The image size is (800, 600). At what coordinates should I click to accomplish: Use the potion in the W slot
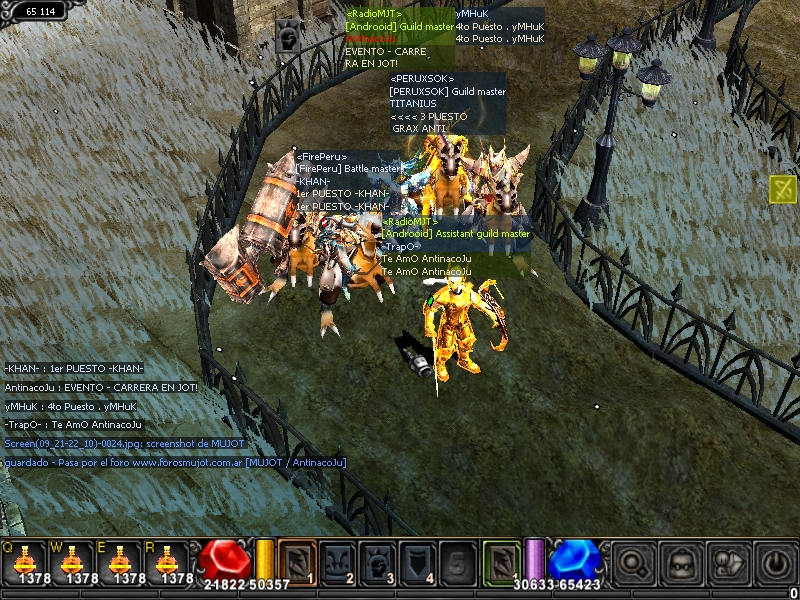(x=75, y=562)
